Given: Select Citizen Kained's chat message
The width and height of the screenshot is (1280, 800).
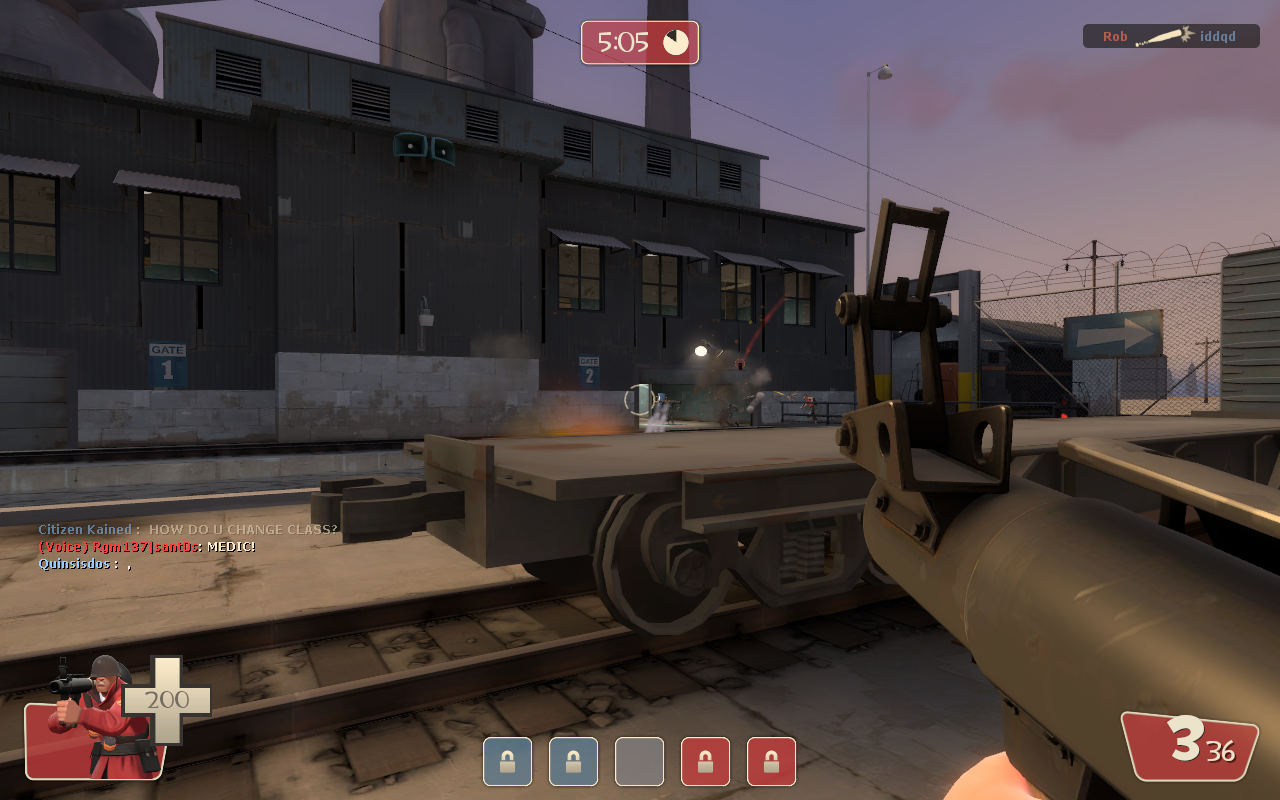Looking at the screenshot, I should click(x=188, y=529).
